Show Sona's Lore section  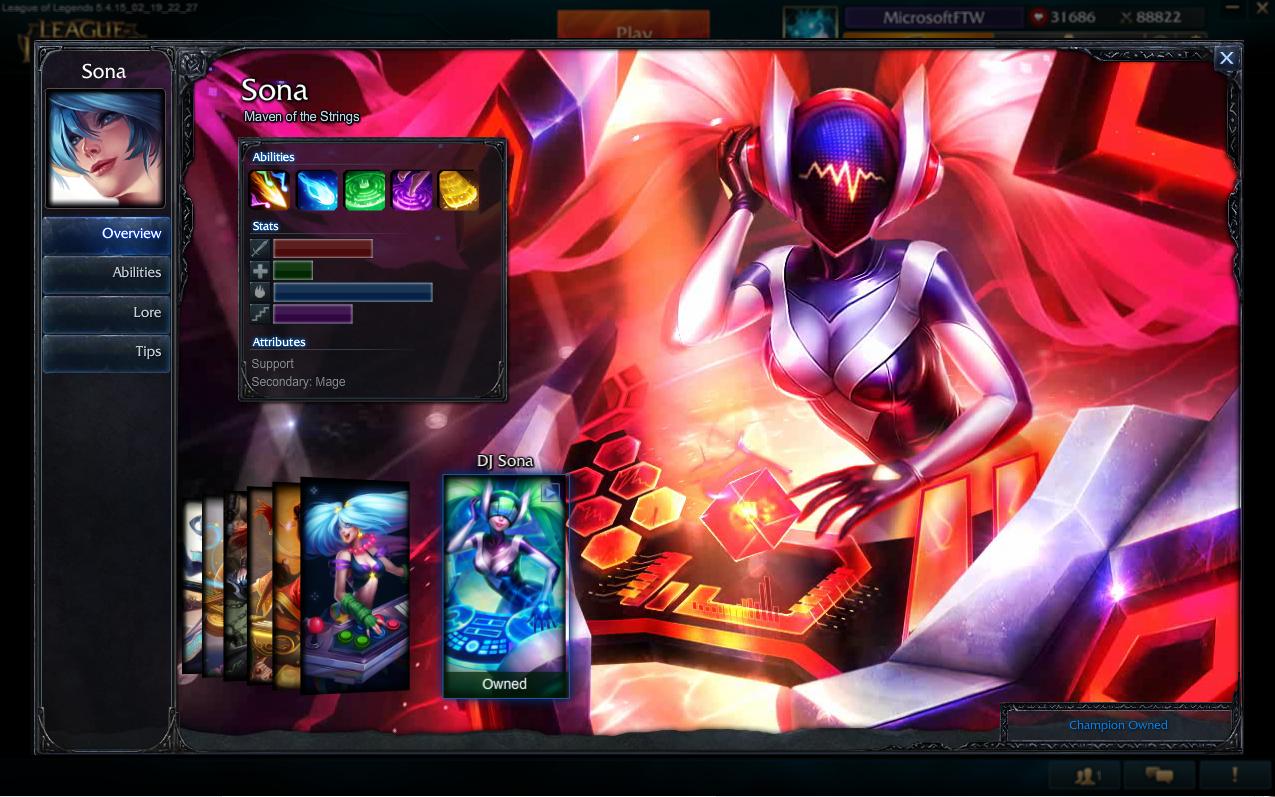(106, 313)
